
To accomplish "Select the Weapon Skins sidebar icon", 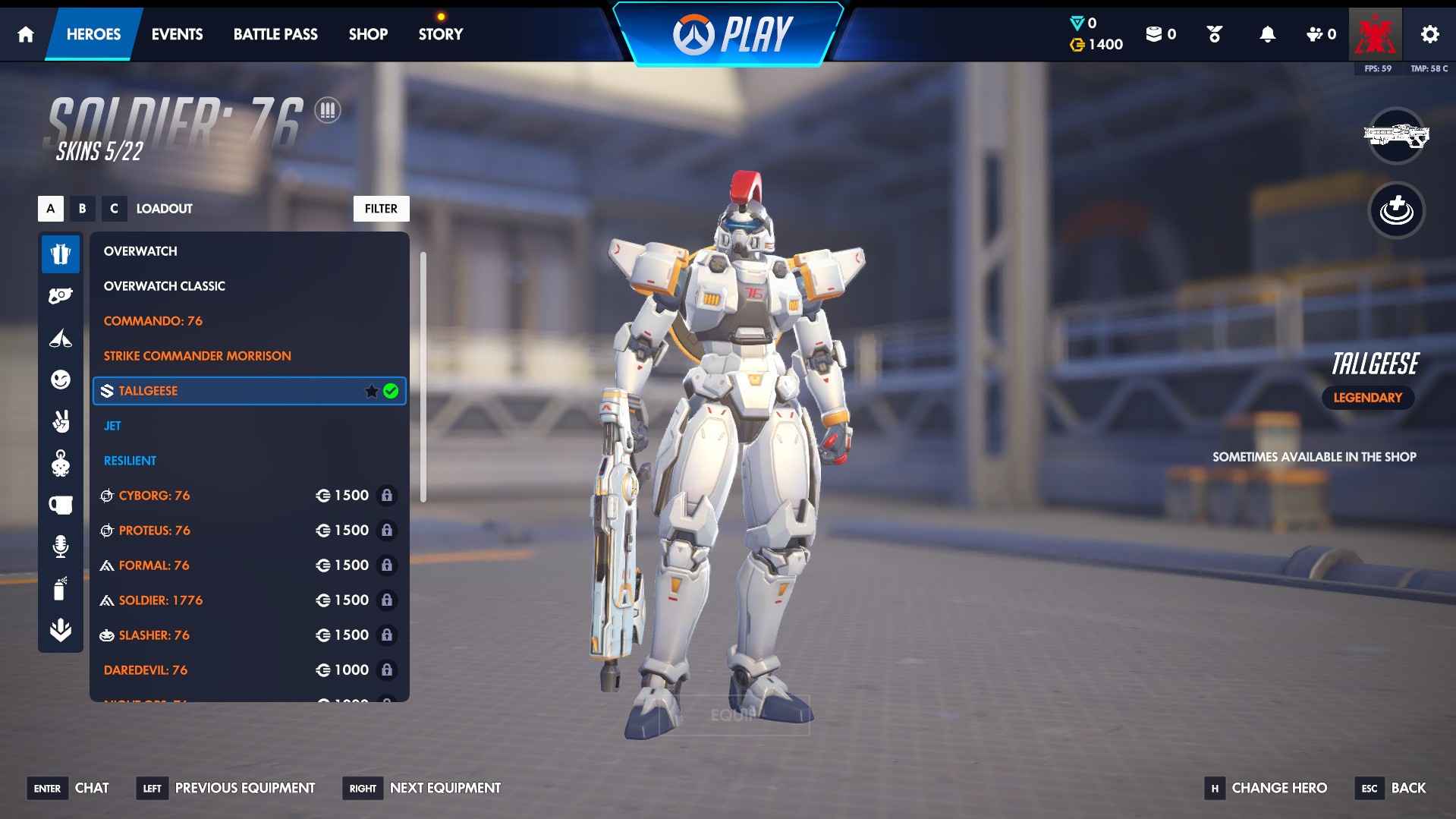I will [61, 296].
